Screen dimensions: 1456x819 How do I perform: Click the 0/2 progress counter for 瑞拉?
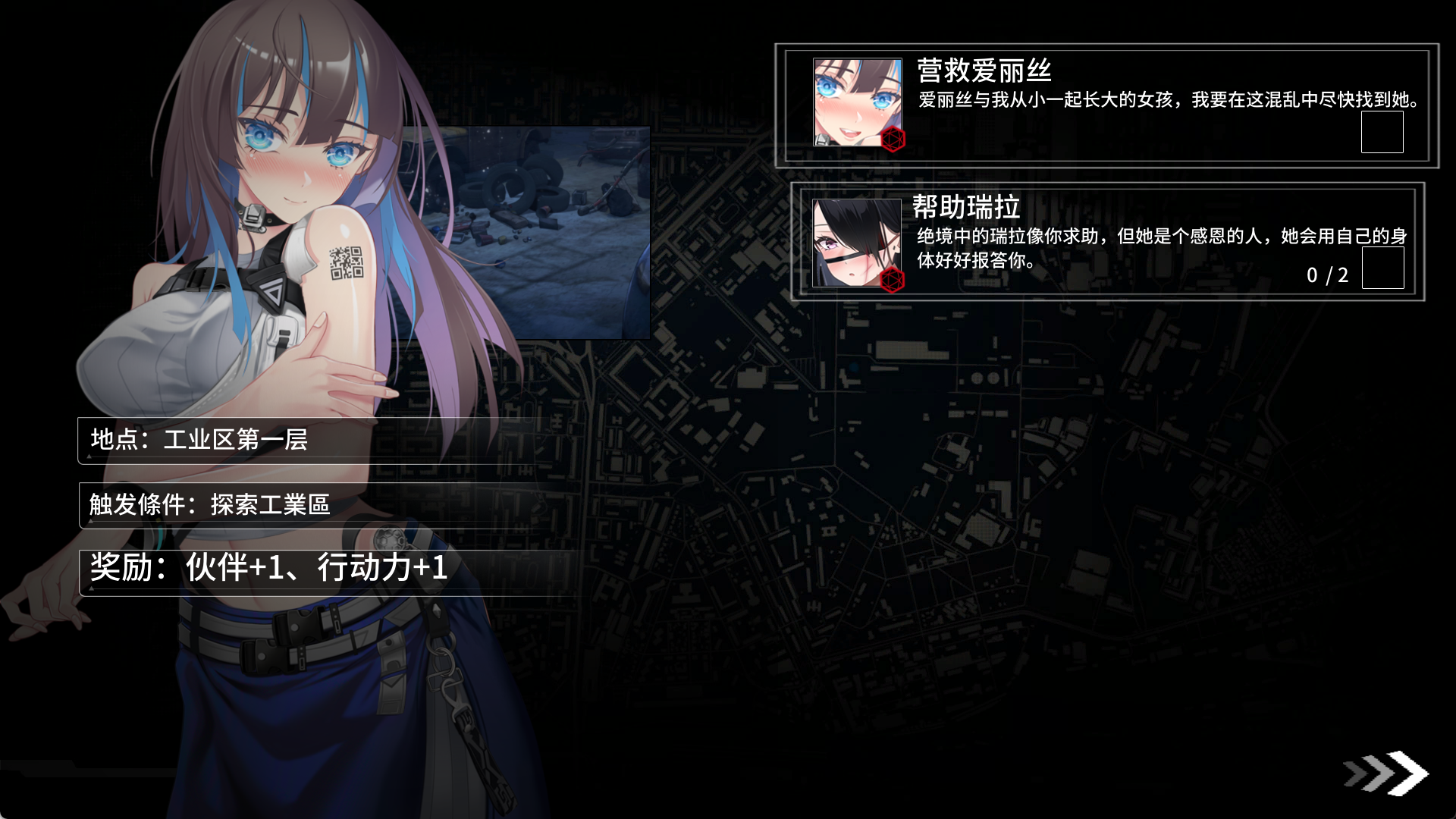1329,275
